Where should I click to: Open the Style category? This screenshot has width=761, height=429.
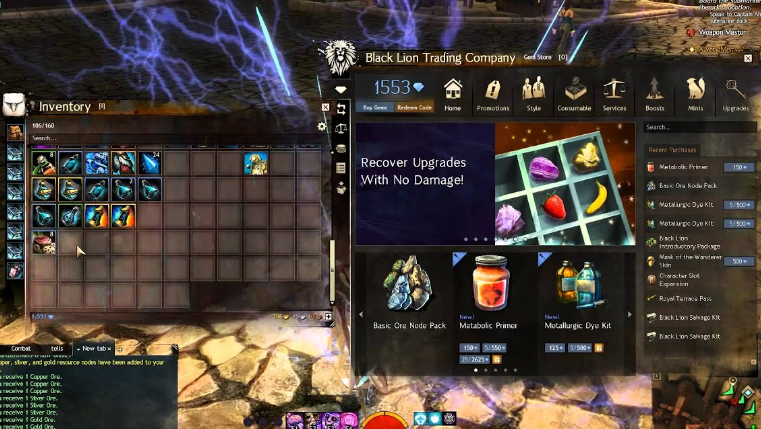coord(531,94)
